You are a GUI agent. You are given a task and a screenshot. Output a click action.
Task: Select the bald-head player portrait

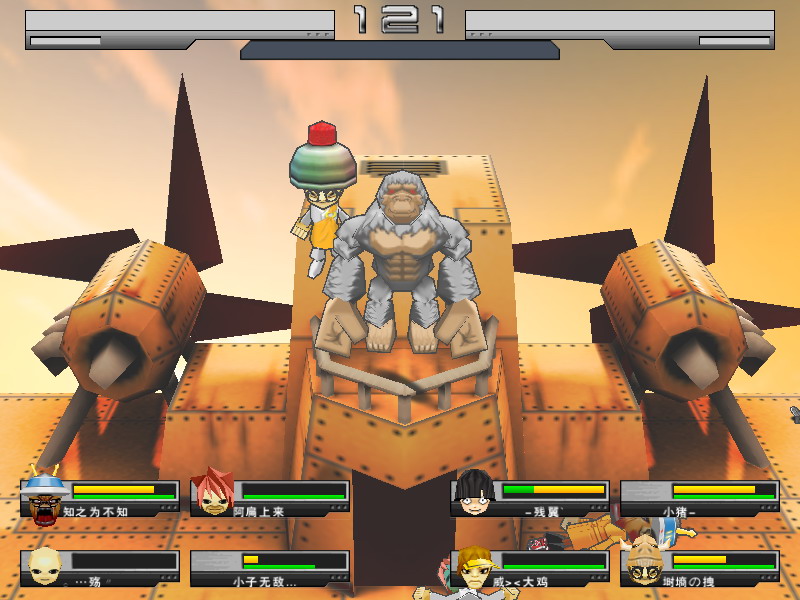pos(44,565)
